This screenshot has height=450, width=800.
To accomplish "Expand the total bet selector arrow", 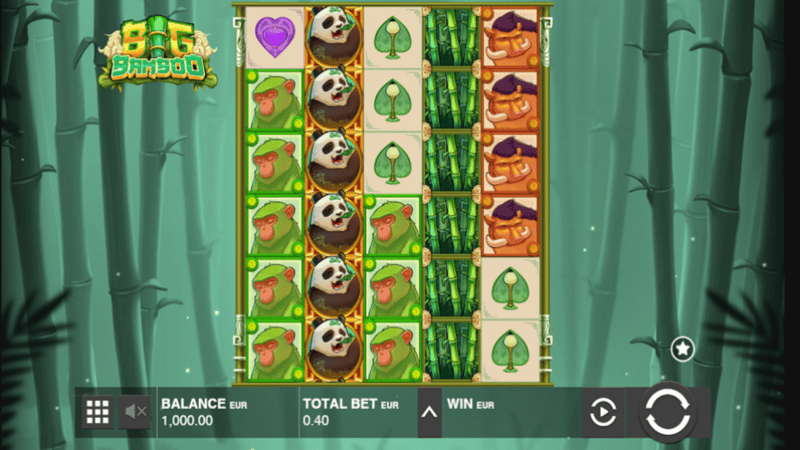I will click(429, 412).
